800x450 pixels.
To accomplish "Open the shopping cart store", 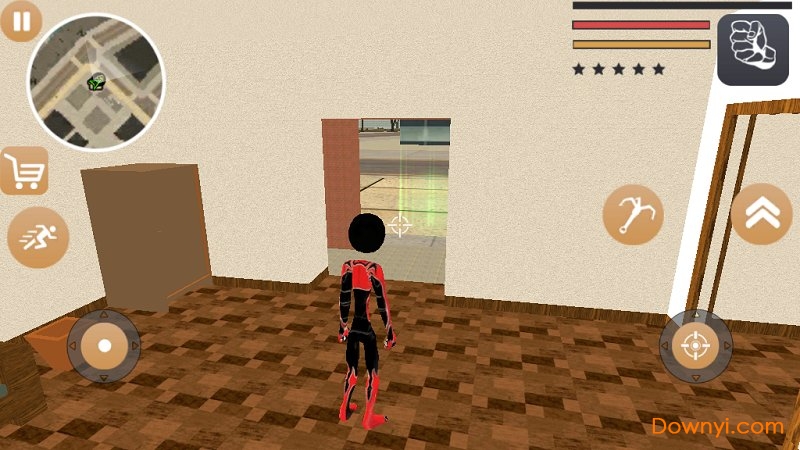I will tap(24, 172).
